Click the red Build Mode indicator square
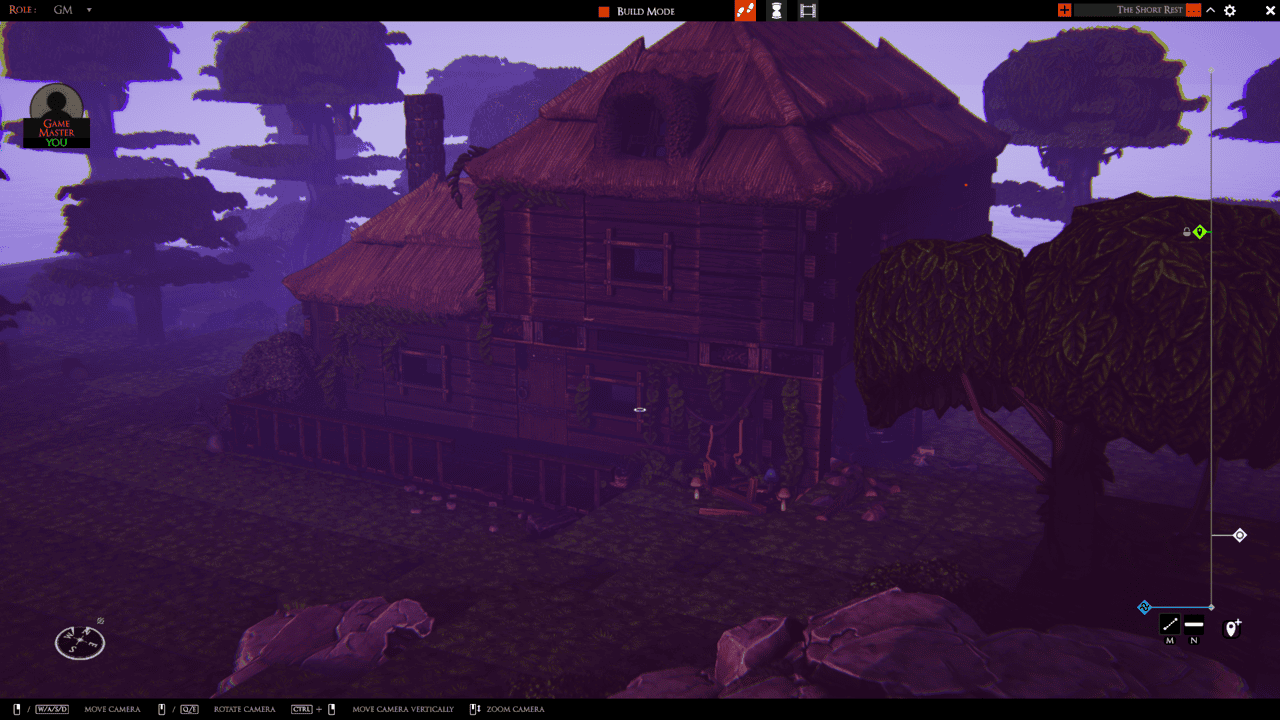The width and height of the screenshot is (1280, 720). click(603, 11)
